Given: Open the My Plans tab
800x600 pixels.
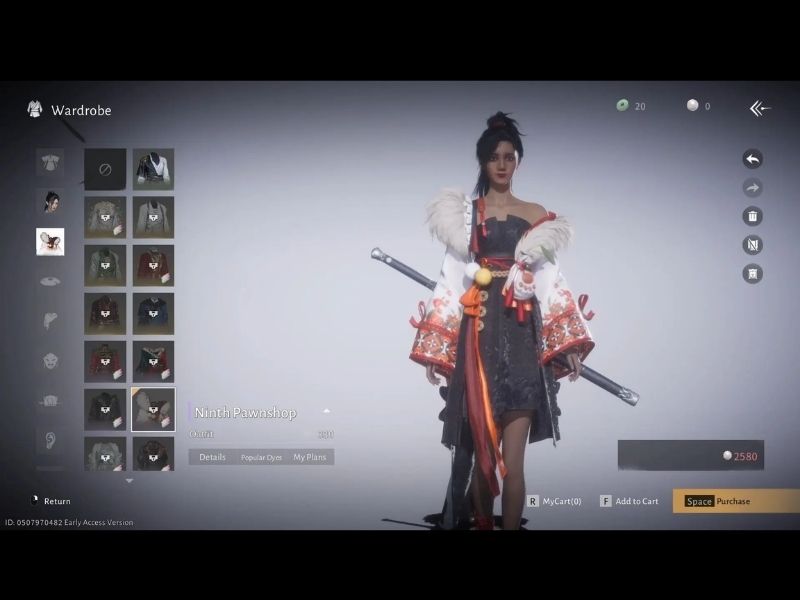Looking at the screenshot, I should [308, 457].
